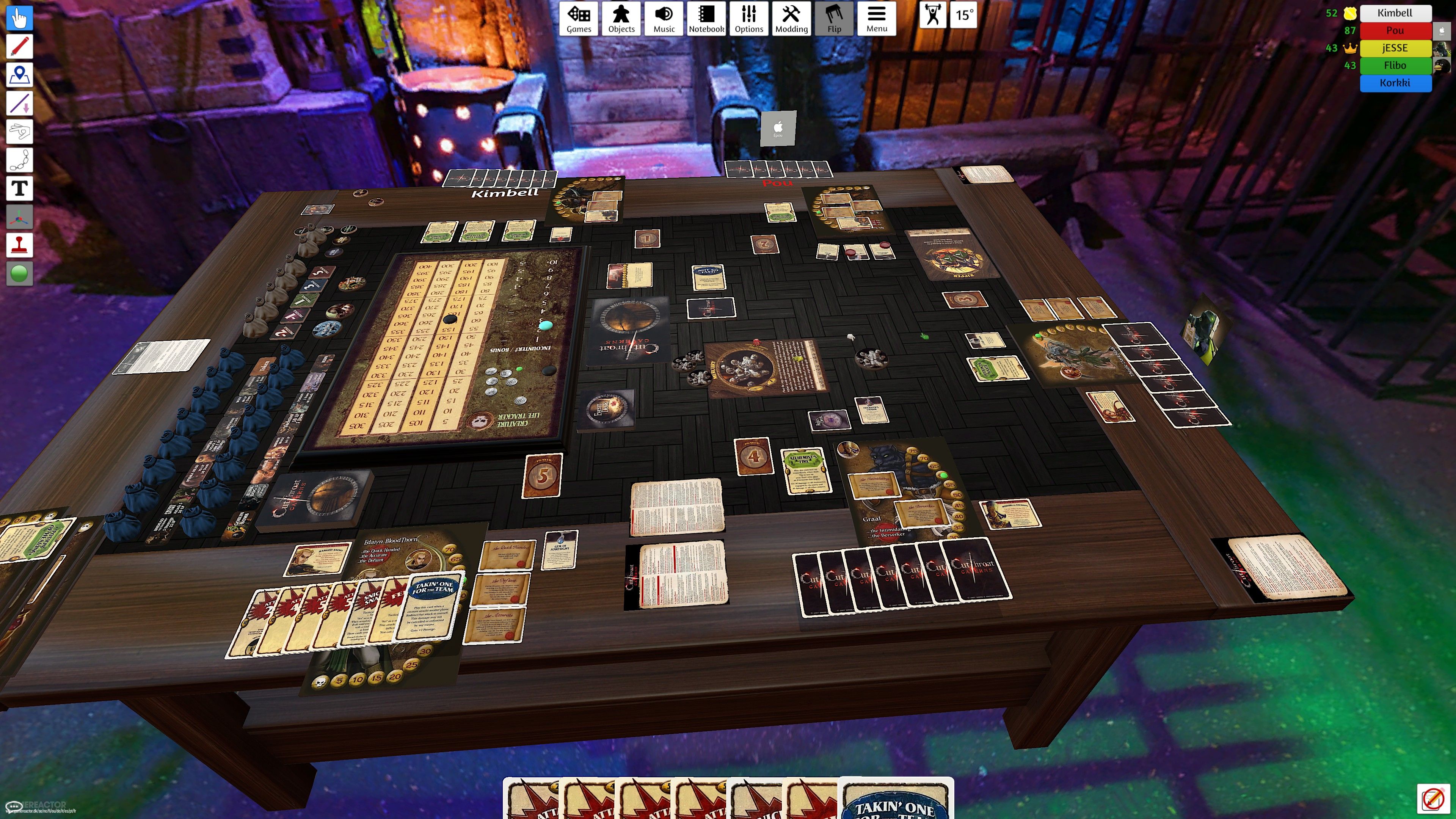The width and height of the screenshot is (1456, 819).
Task: Toggle the Flip table mode
Action: click(x=834, y=19)
